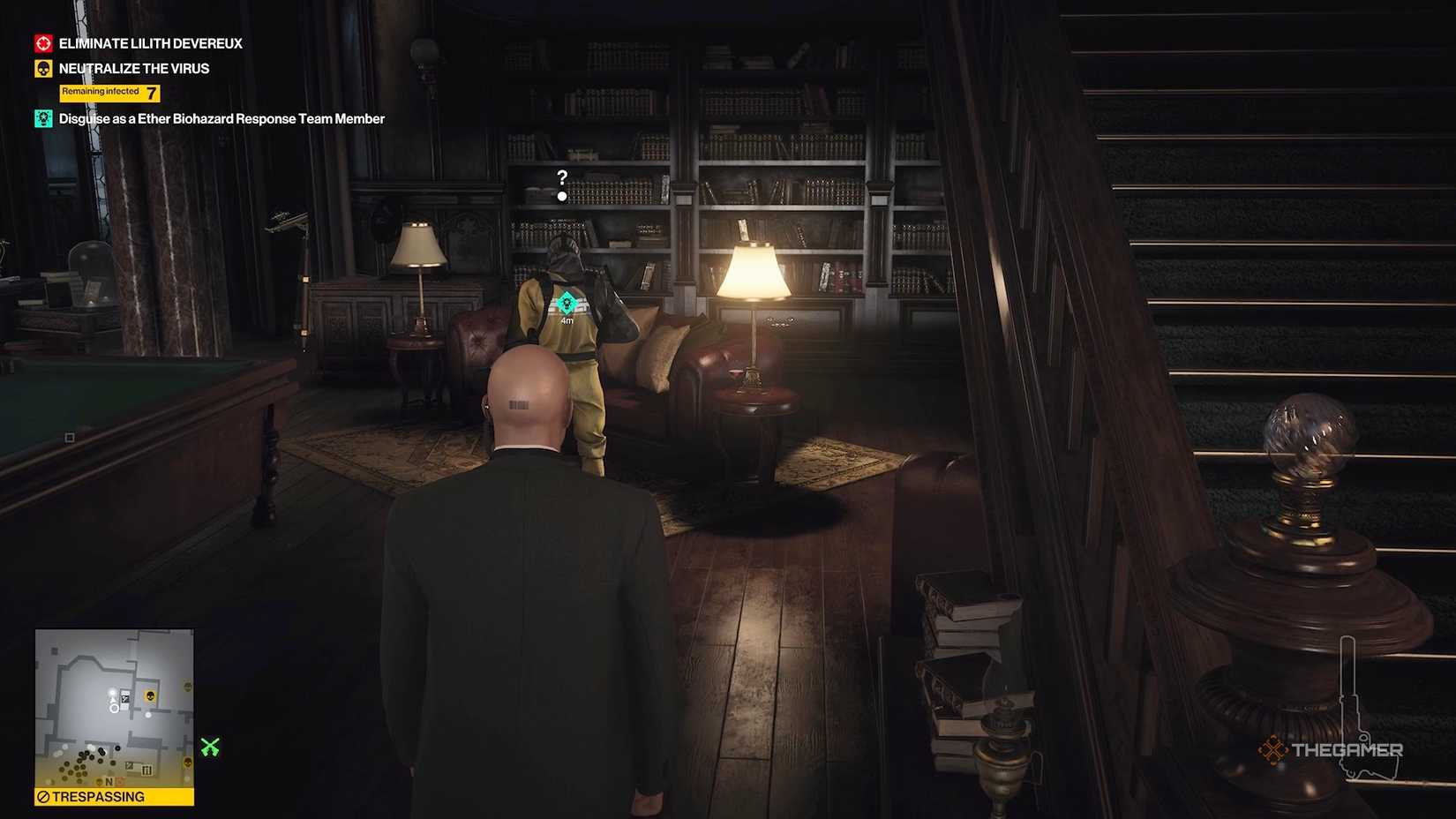The width and height of the screenshot is (1456, 819).
Task: Open the minimap in the bottom left corner
Action: tap(113, 706)
